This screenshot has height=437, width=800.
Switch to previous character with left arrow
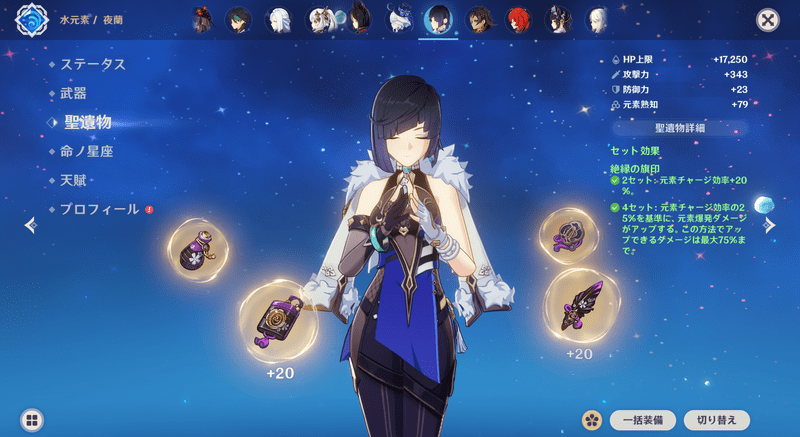tap(30, 226)
